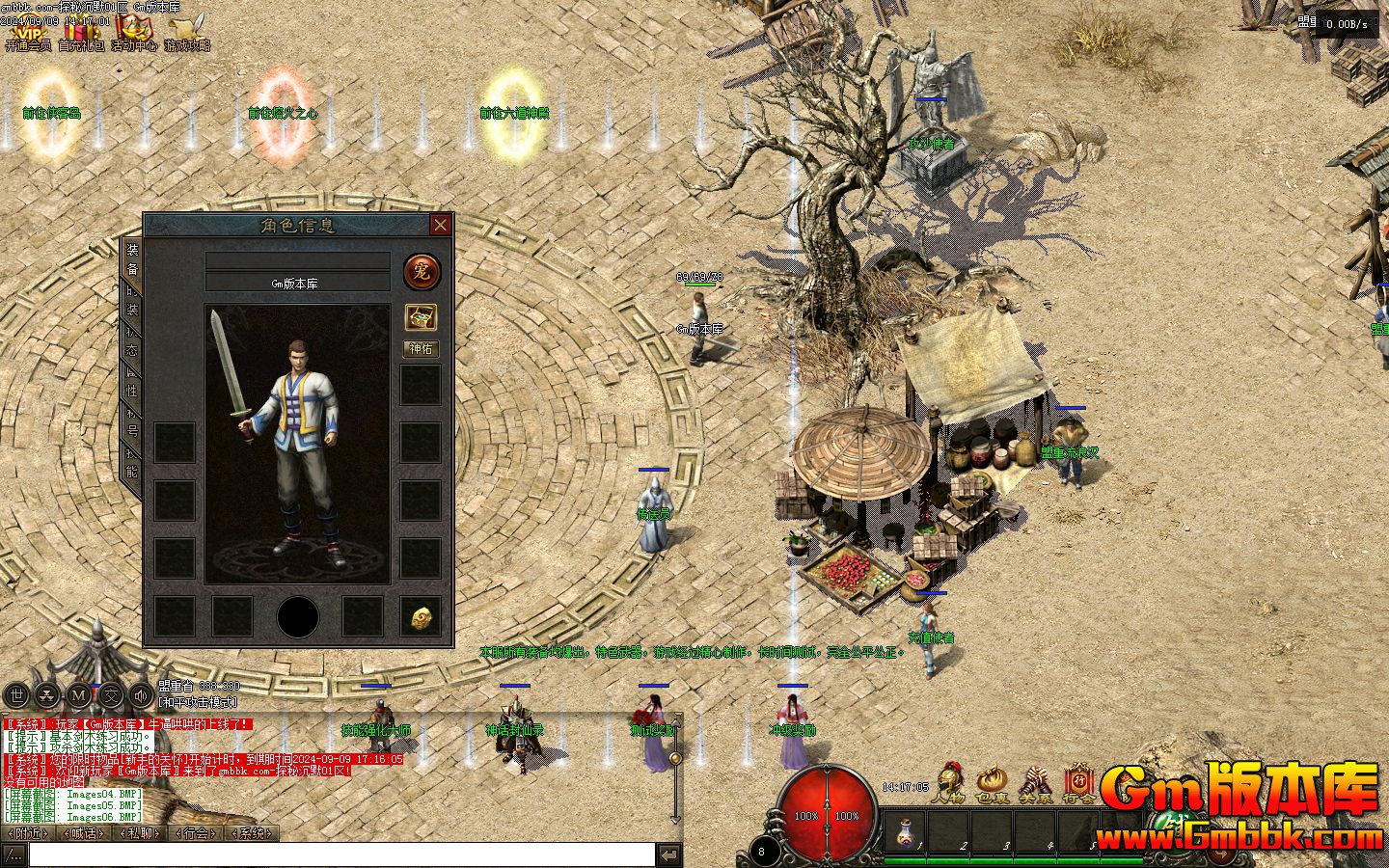Open the 包裹 bag inventory

tap(992, 783)
